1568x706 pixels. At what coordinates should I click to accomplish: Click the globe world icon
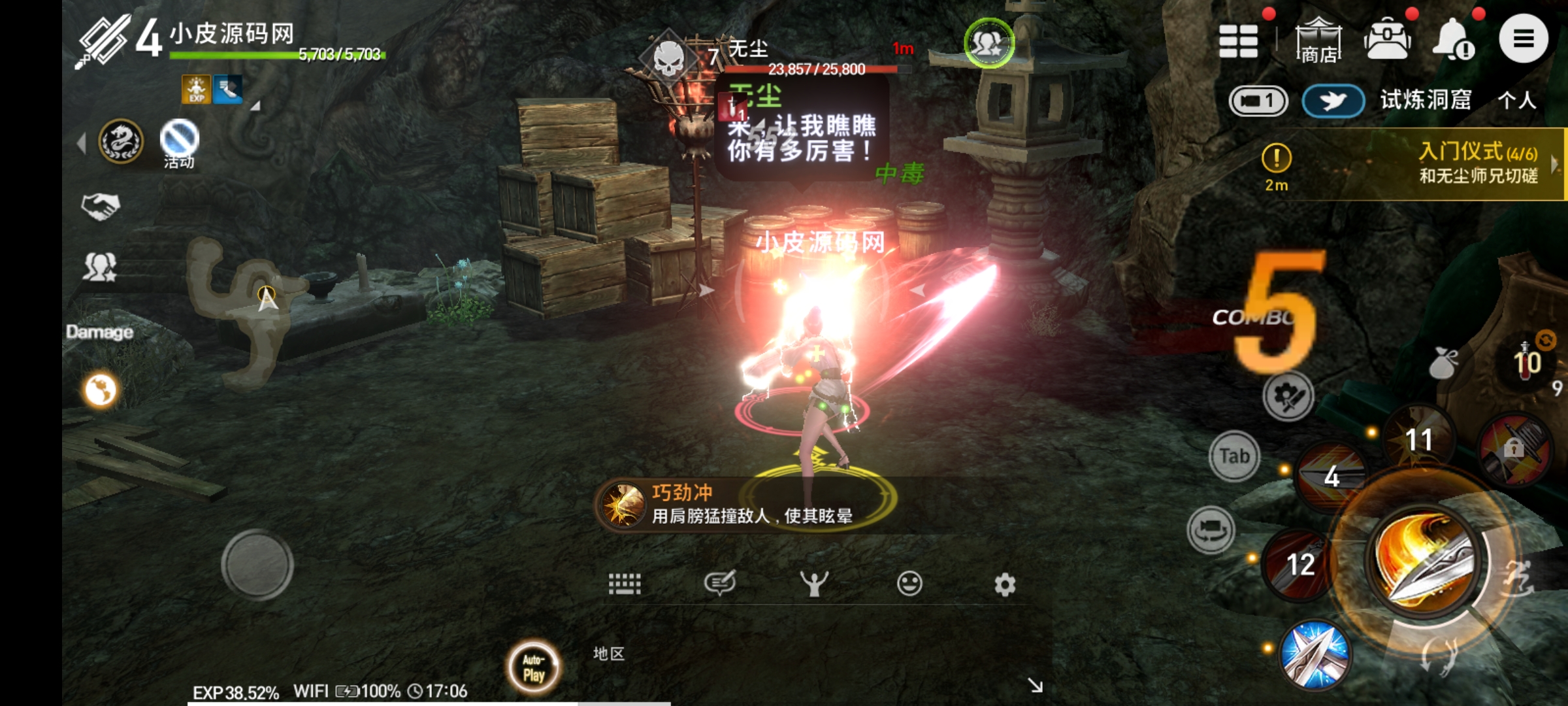click(x=101, y=390)
